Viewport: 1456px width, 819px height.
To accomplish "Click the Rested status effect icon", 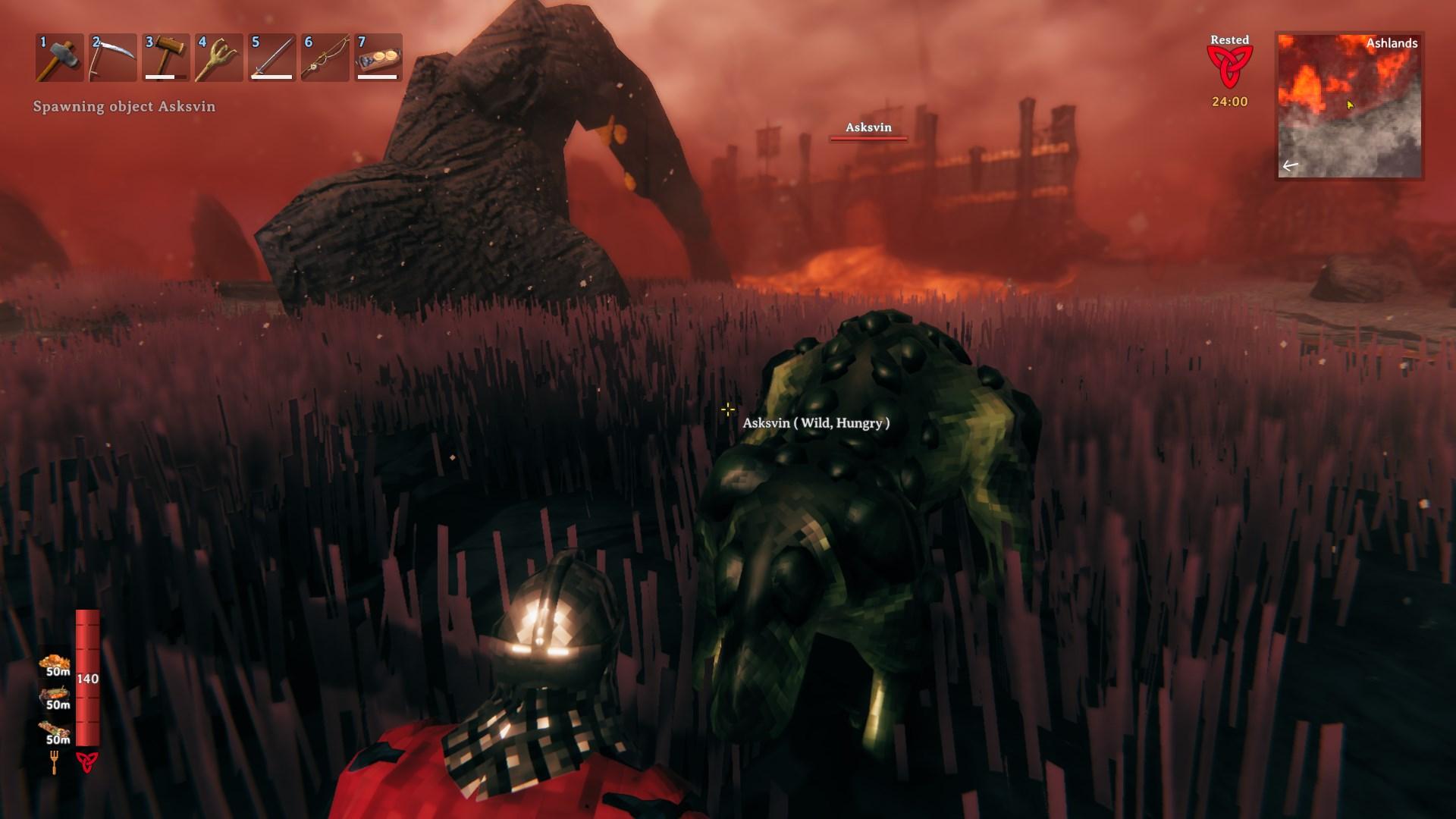I will [x=1229, y=67].
